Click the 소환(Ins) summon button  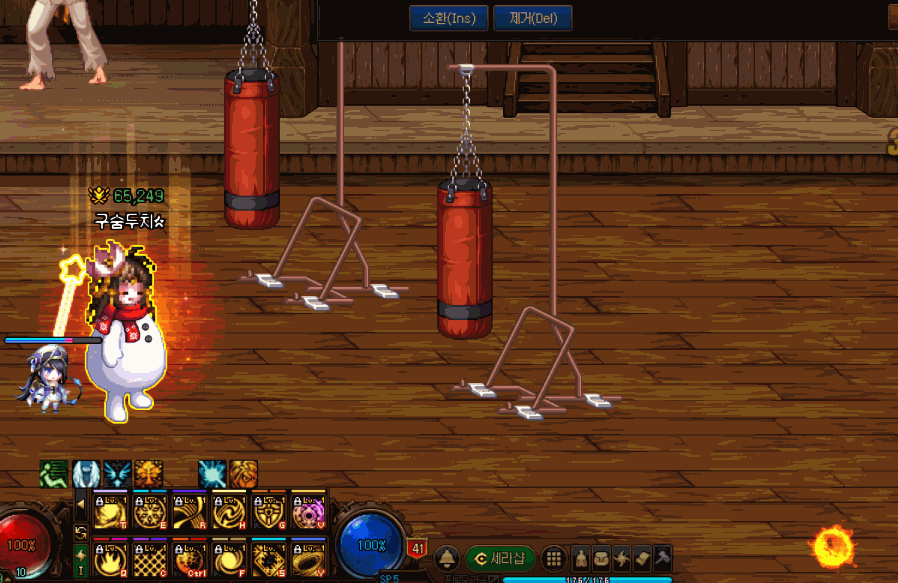pos(449,18)
